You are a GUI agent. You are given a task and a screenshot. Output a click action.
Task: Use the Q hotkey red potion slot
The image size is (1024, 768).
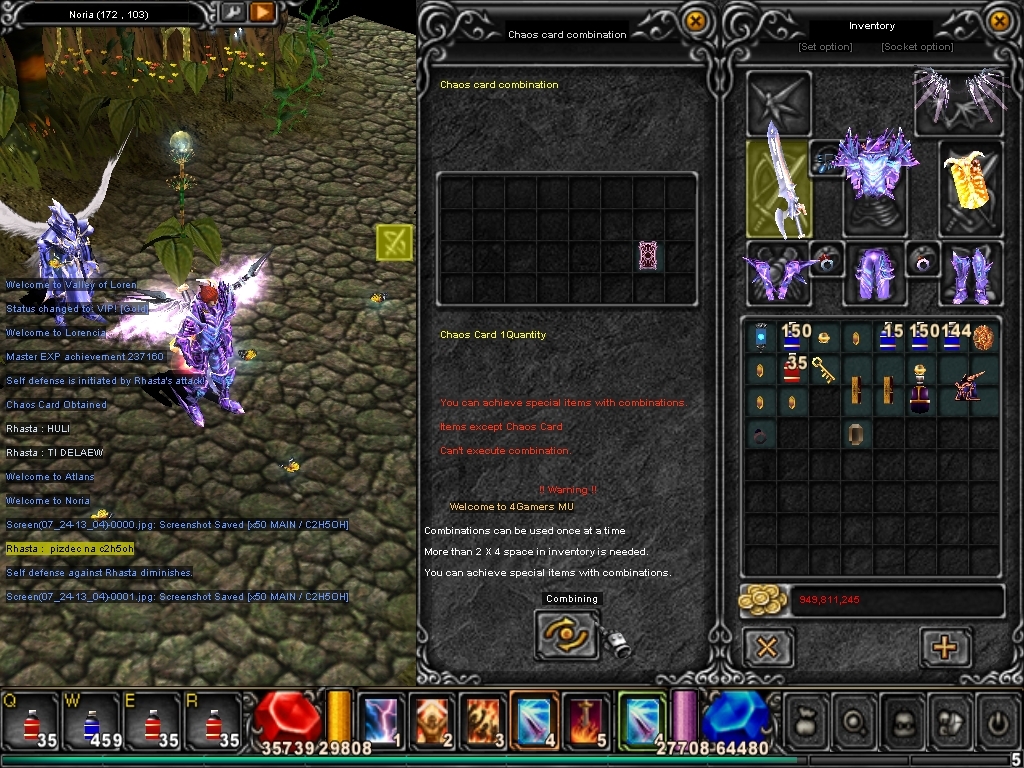click(x=30, y=722)
